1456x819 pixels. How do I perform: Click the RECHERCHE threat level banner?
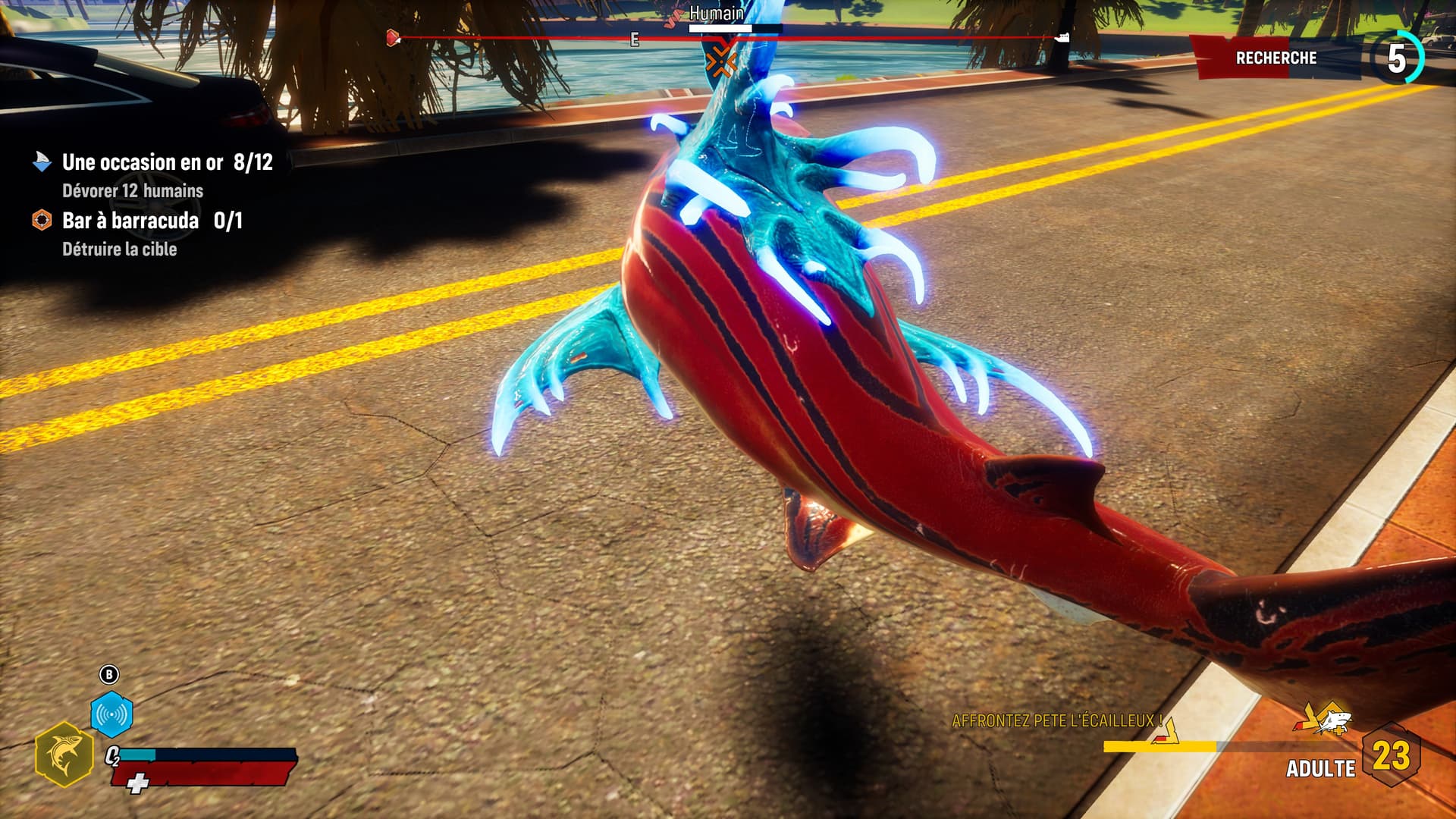(x=1276, y=58)
